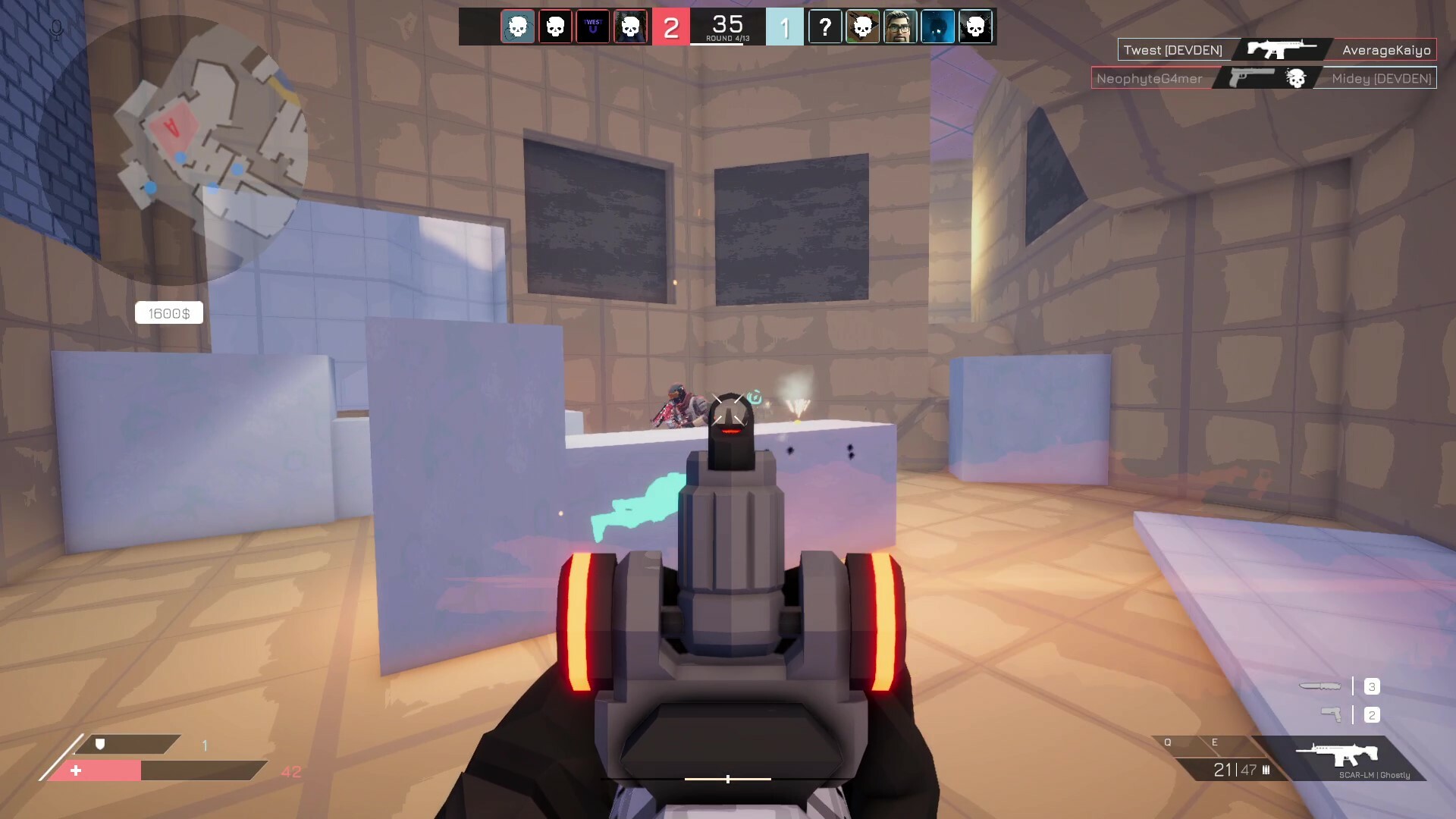Click the blue team score showing 1
This screenshot has height=819, width=1456.
[x=786, y=27]
